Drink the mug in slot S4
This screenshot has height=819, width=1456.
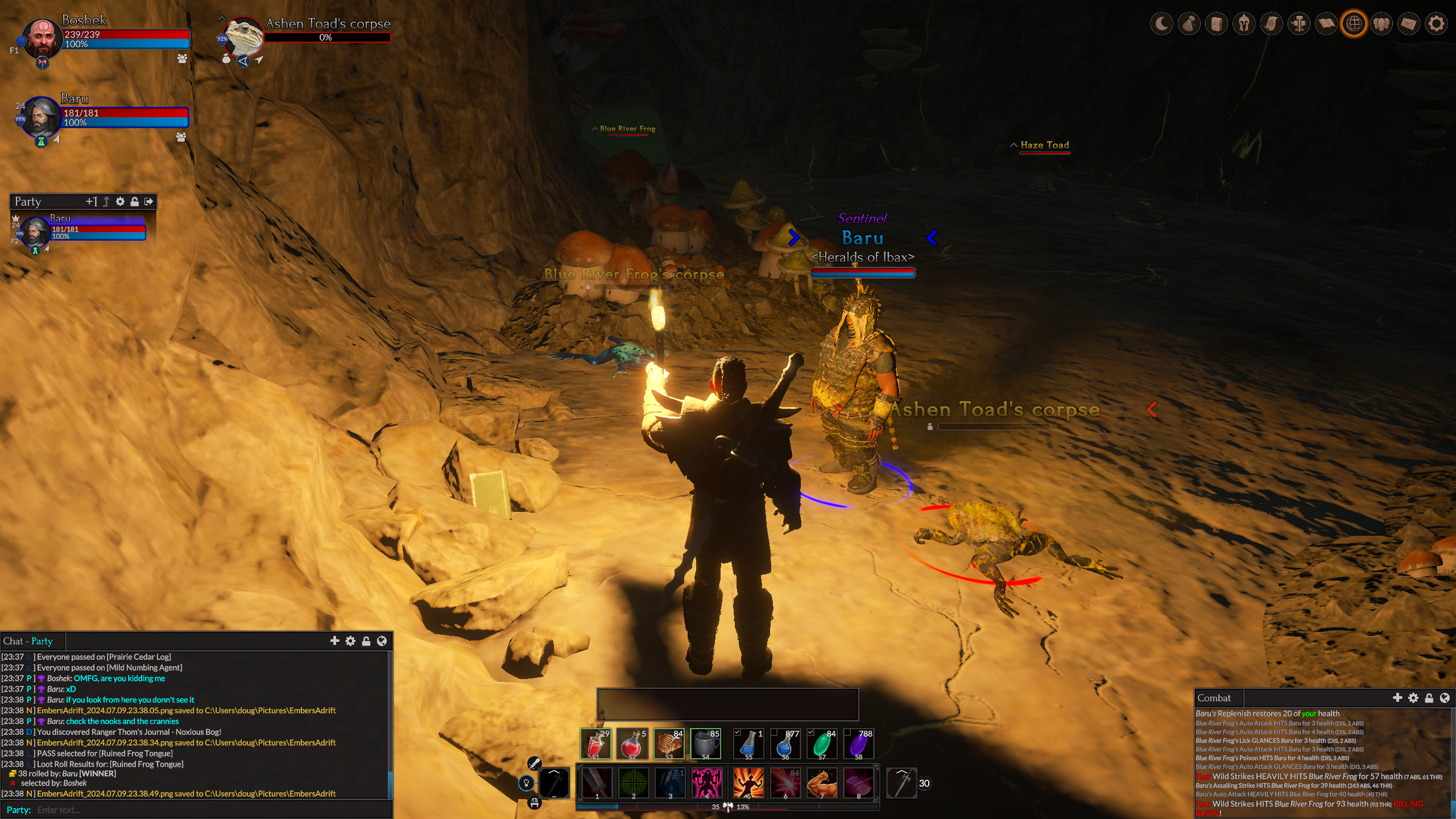705,743
